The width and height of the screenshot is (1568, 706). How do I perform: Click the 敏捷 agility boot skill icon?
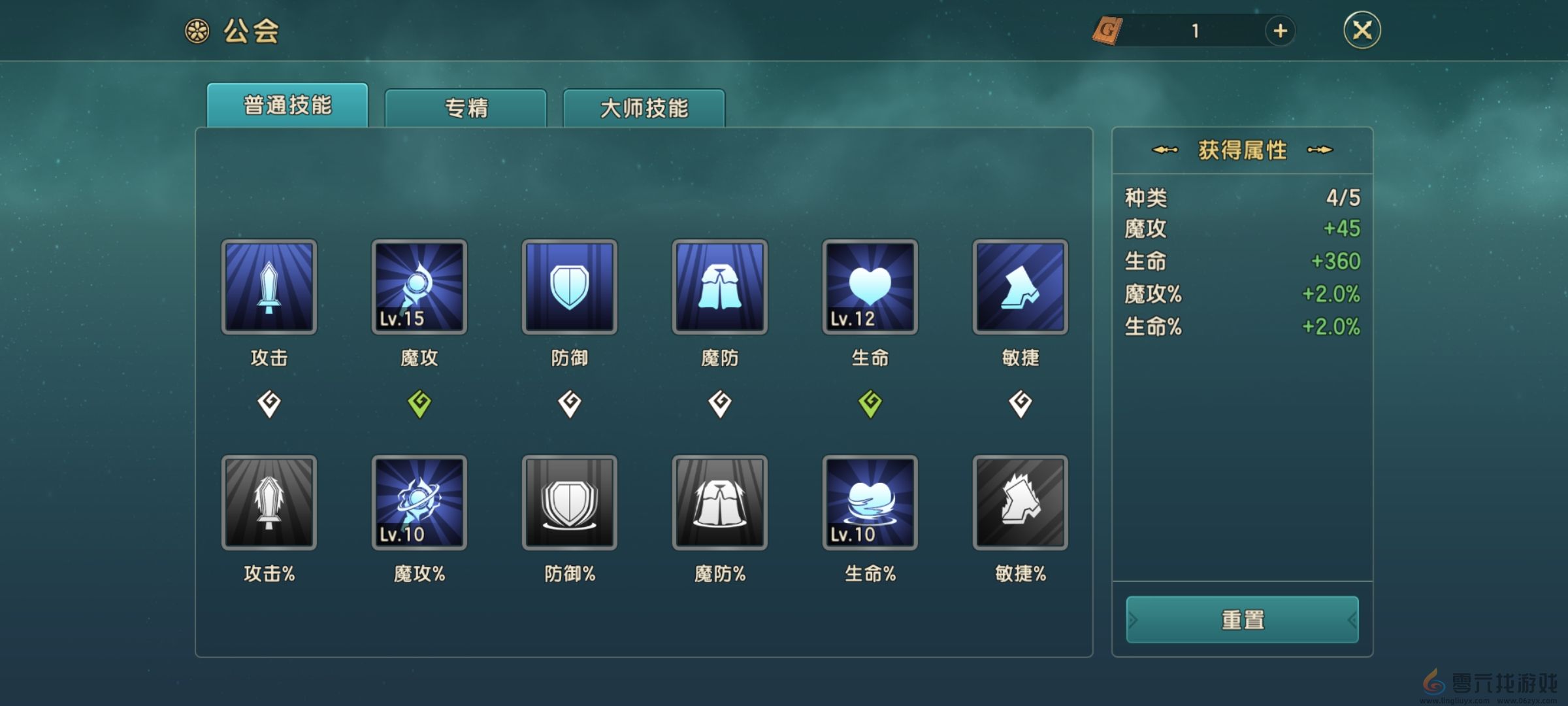point(1019,286)
